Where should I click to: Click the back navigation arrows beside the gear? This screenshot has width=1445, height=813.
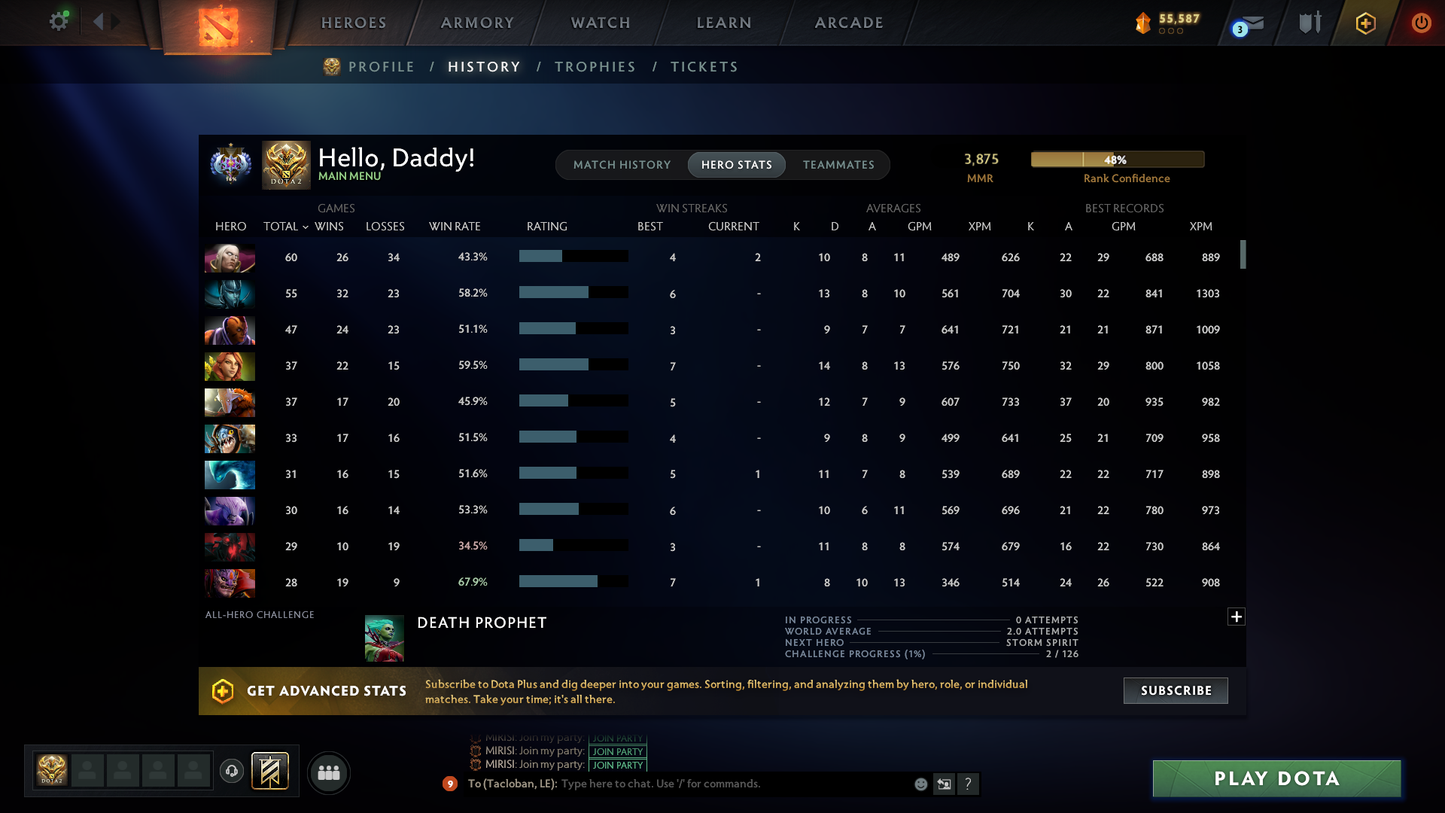[x=99, y=20]
